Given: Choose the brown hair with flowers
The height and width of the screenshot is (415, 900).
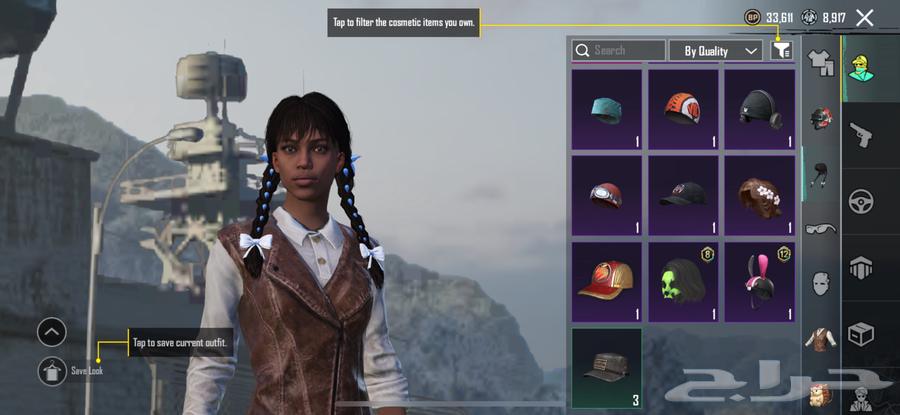Looking at the screenshot, I should (759, 195).
